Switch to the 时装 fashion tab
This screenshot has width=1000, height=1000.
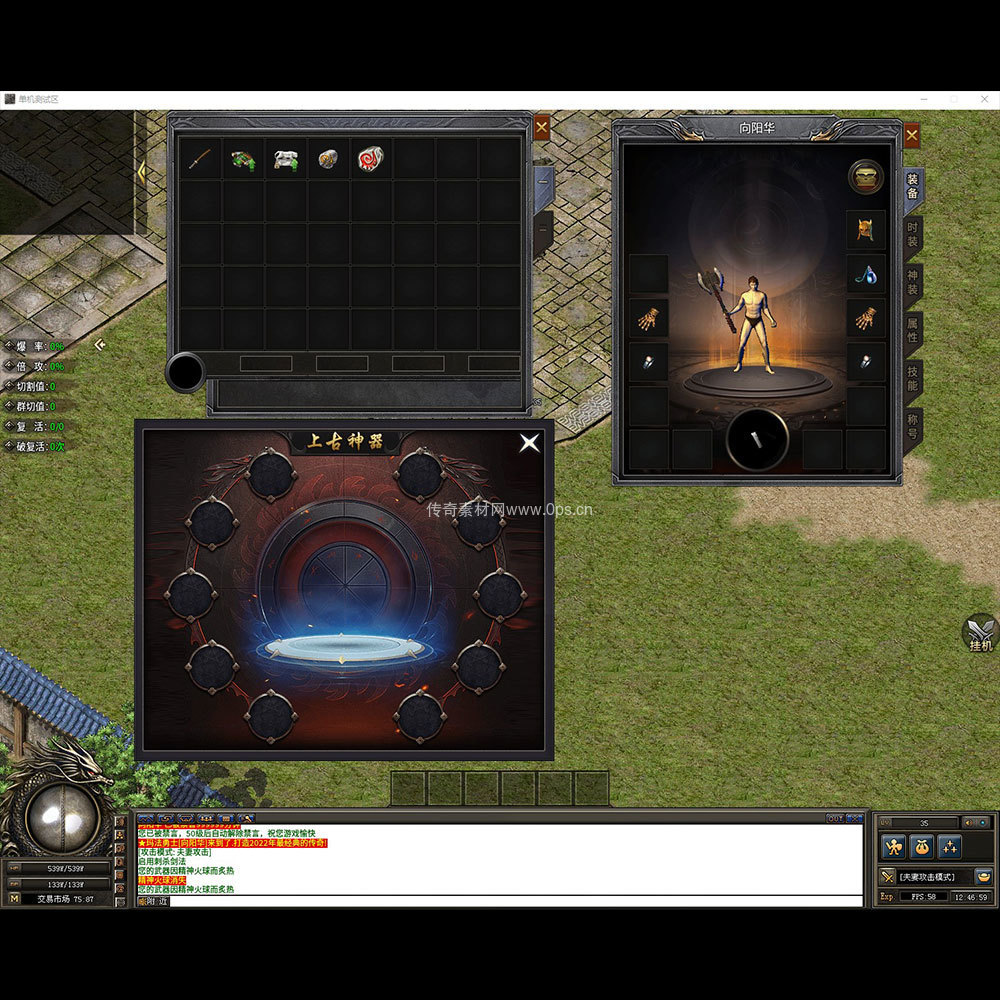[x=912, y=234]
